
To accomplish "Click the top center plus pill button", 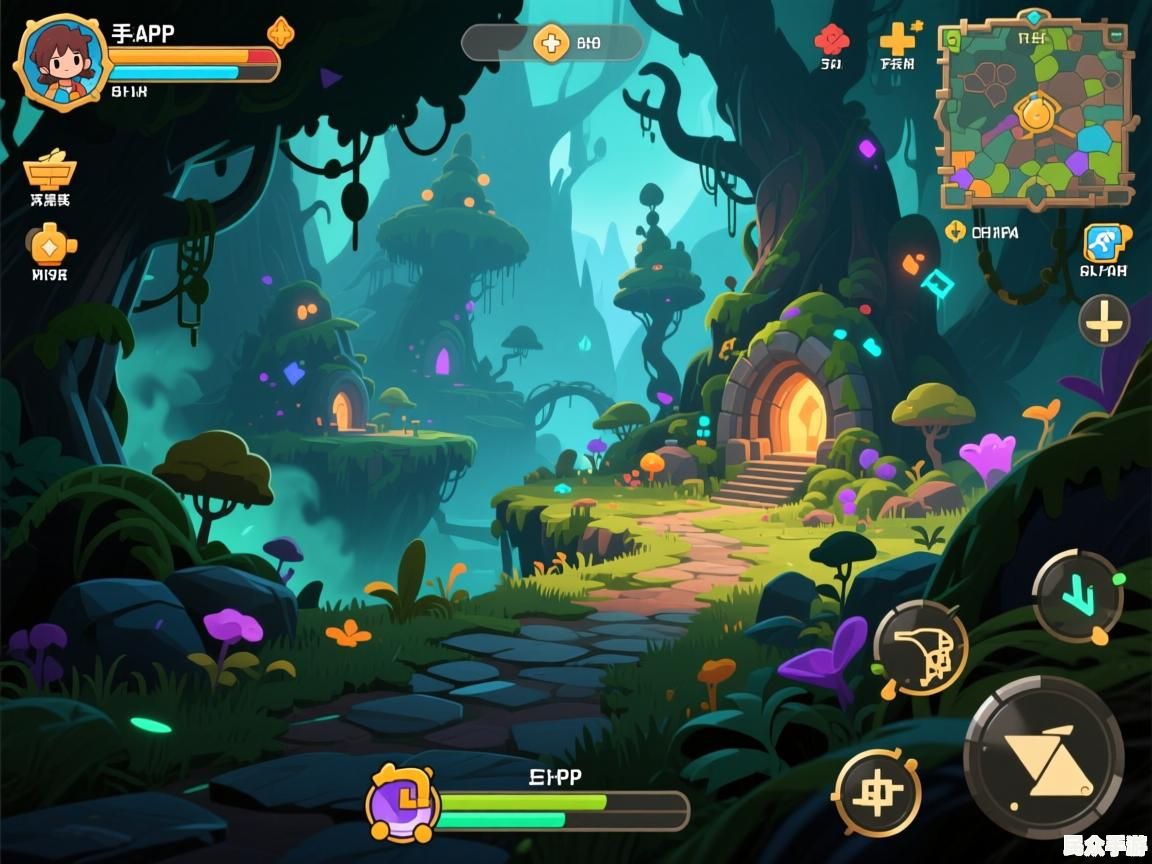I will tap(551, 42).
